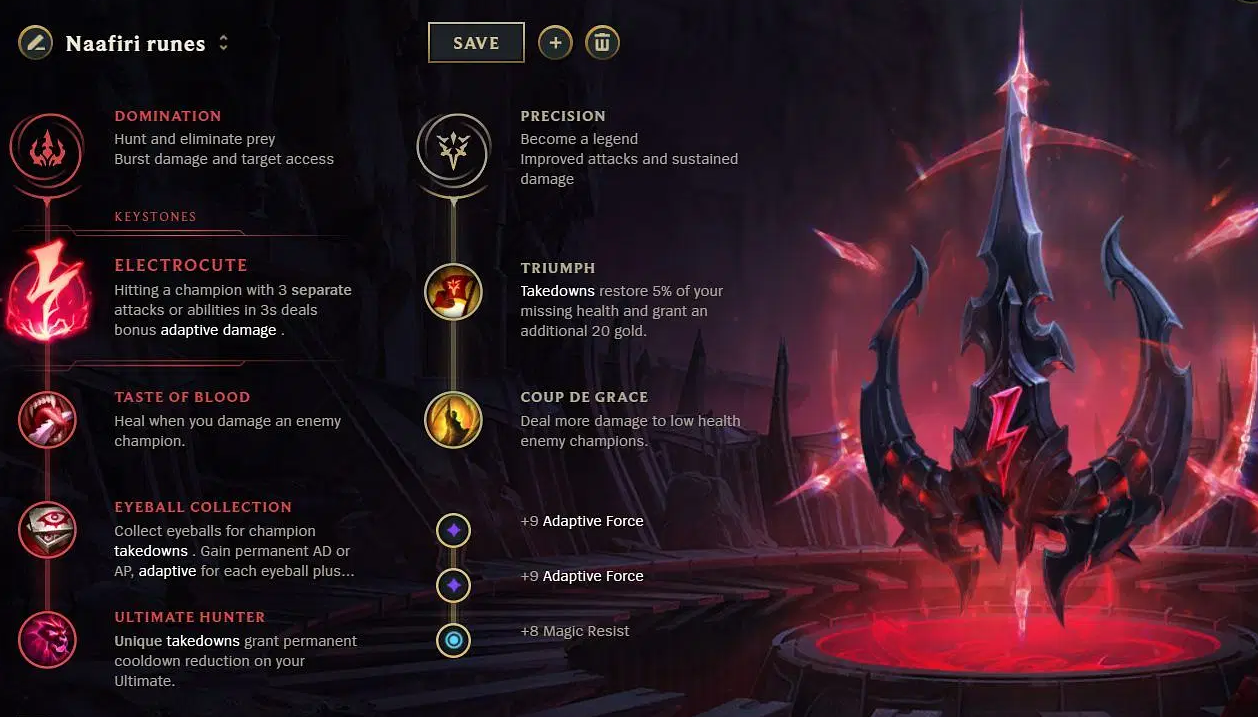Open the Naafiri runes page dropdown

click(x=223, y=43)
